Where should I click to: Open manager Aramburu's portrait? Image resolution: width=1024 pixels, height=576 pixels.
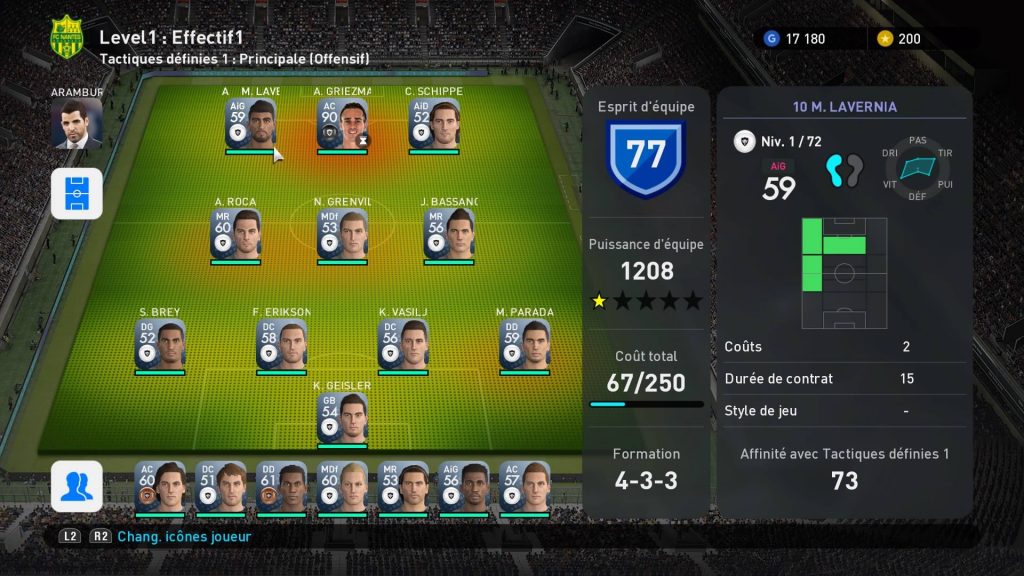(x=77, y=123)
